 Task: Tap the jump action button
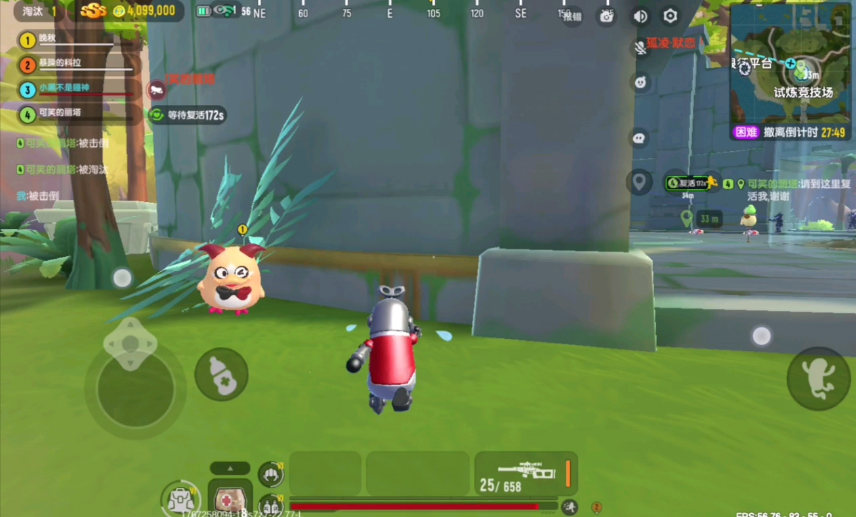point(818,378)
